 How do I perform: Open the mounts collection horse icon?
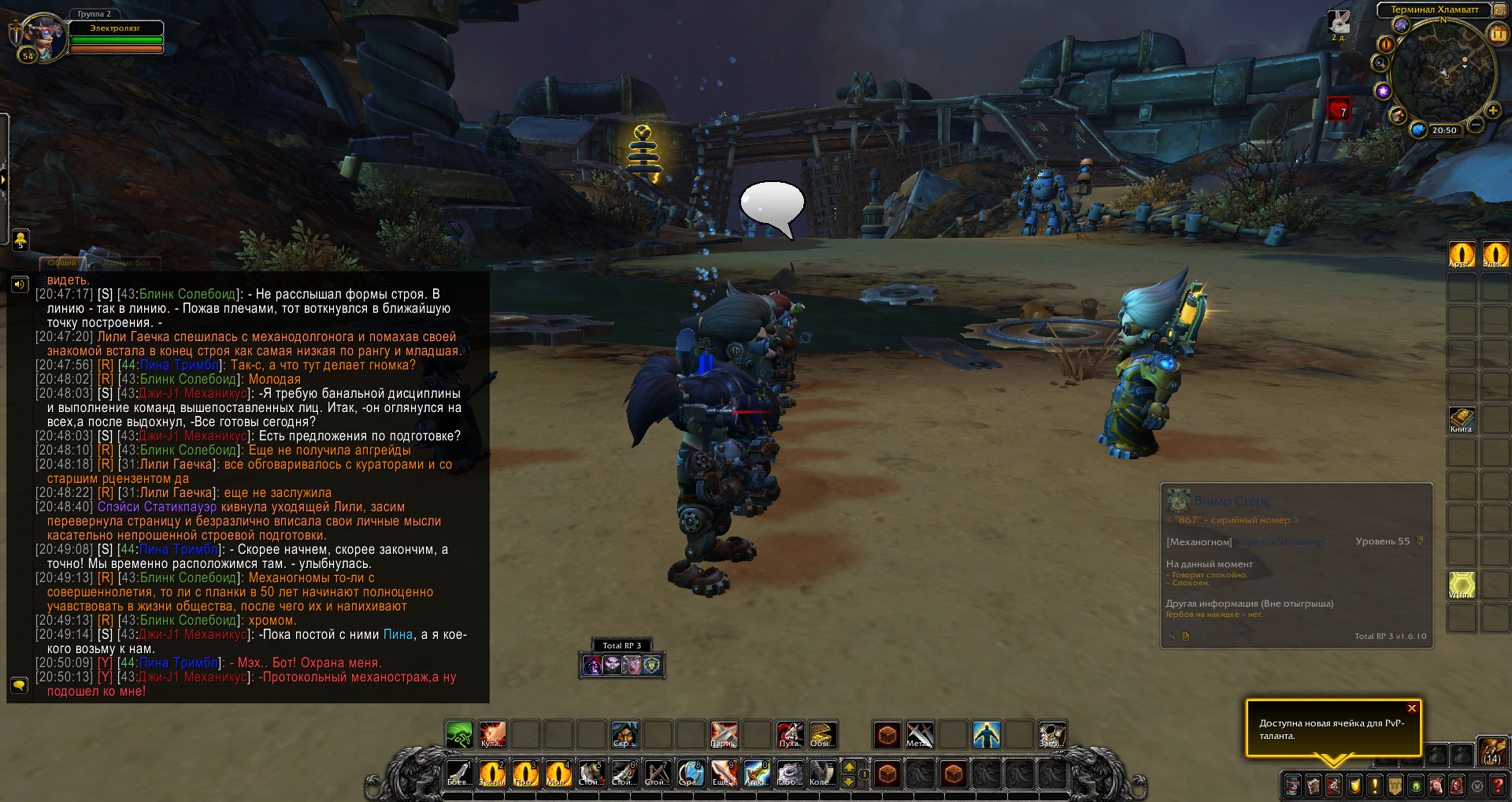pyautogui.click(x=1436, y=785)
